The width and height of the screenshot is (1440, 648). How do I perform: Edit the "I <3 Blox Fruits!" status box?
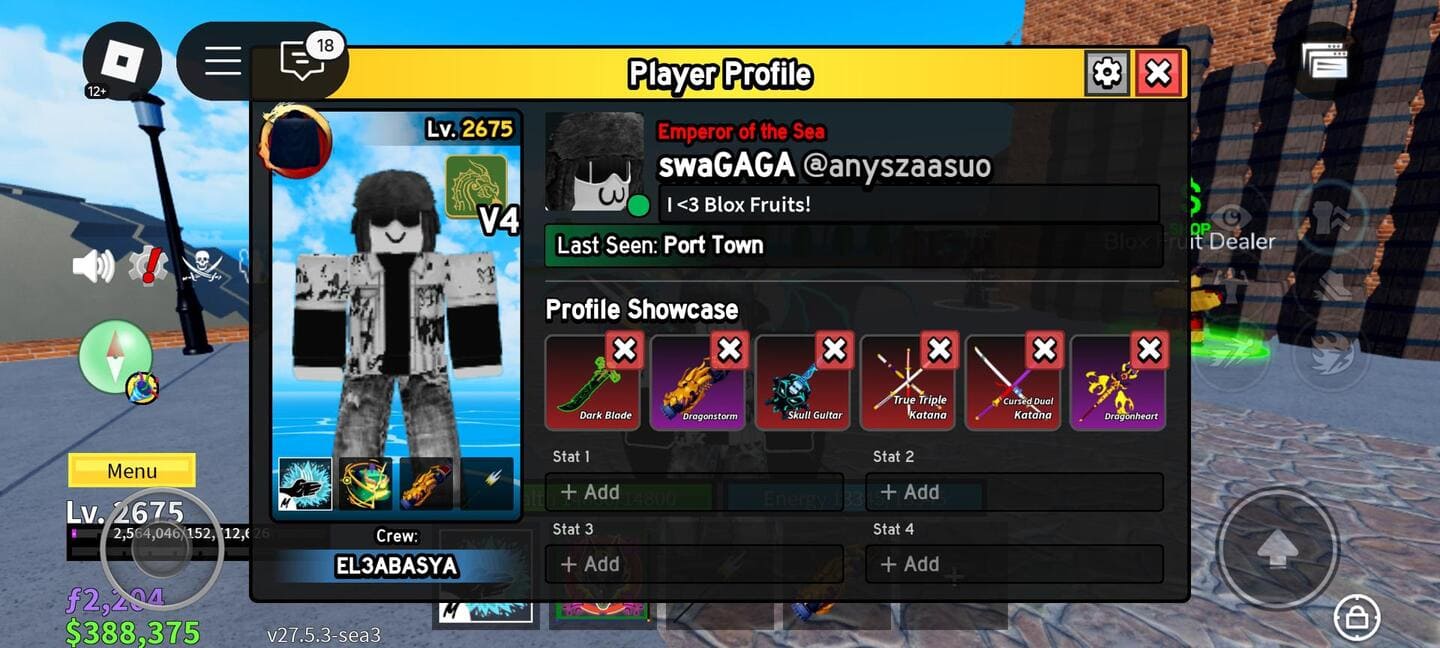coord(908,205)
